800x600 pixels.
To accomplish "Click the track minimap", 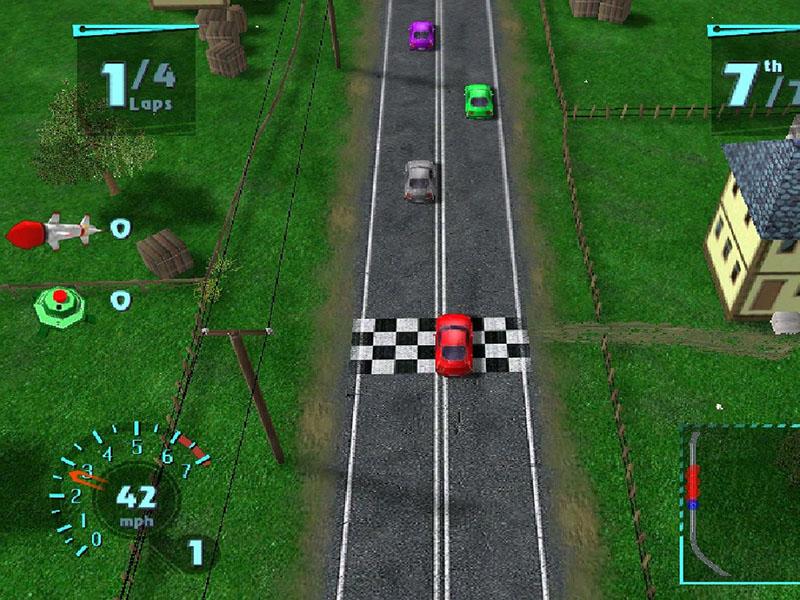I will 740,505.
